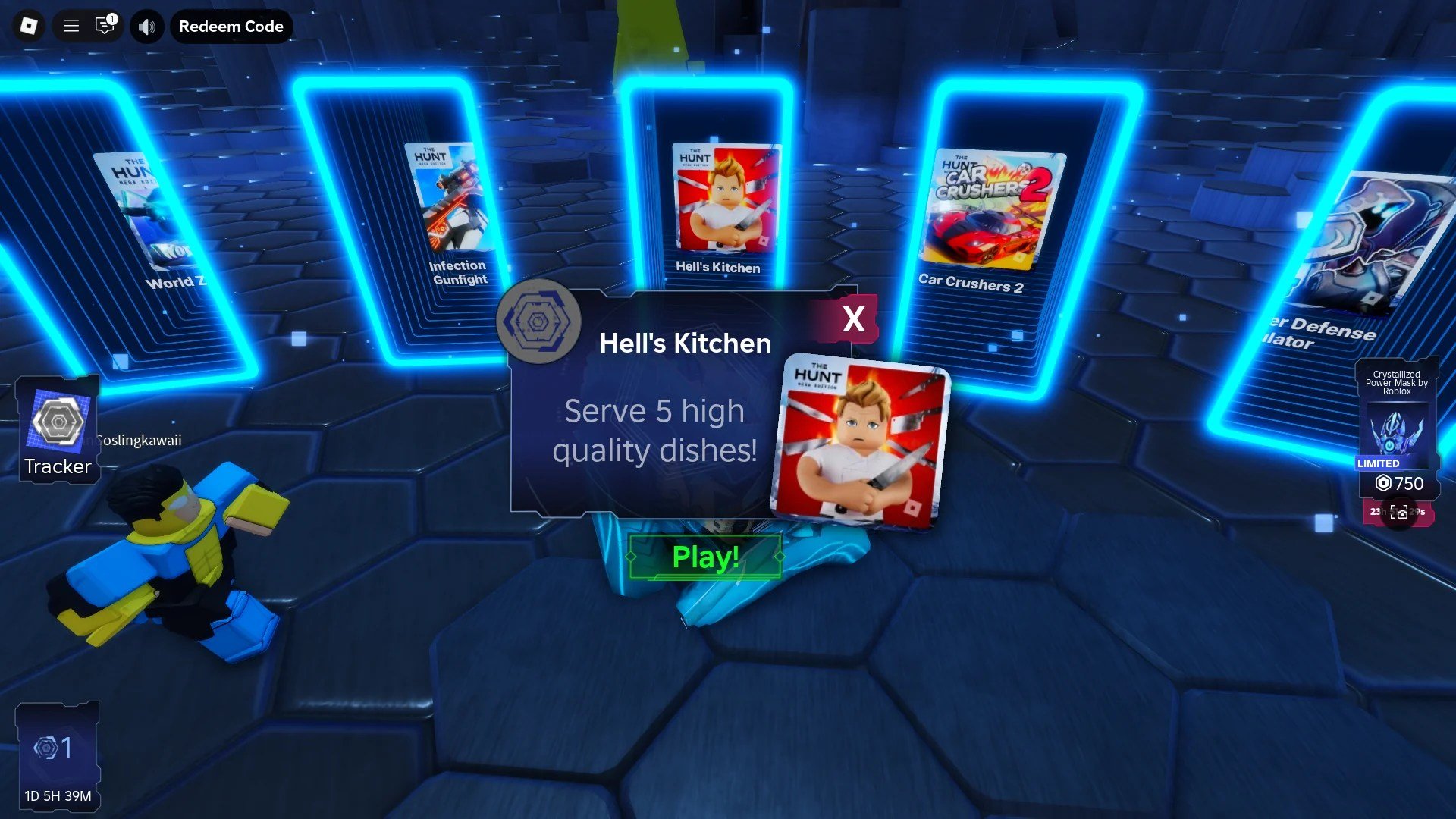Click the screenshot camera icon
The height and width of the screenshot is (819, 1456).
(1400, 513)
